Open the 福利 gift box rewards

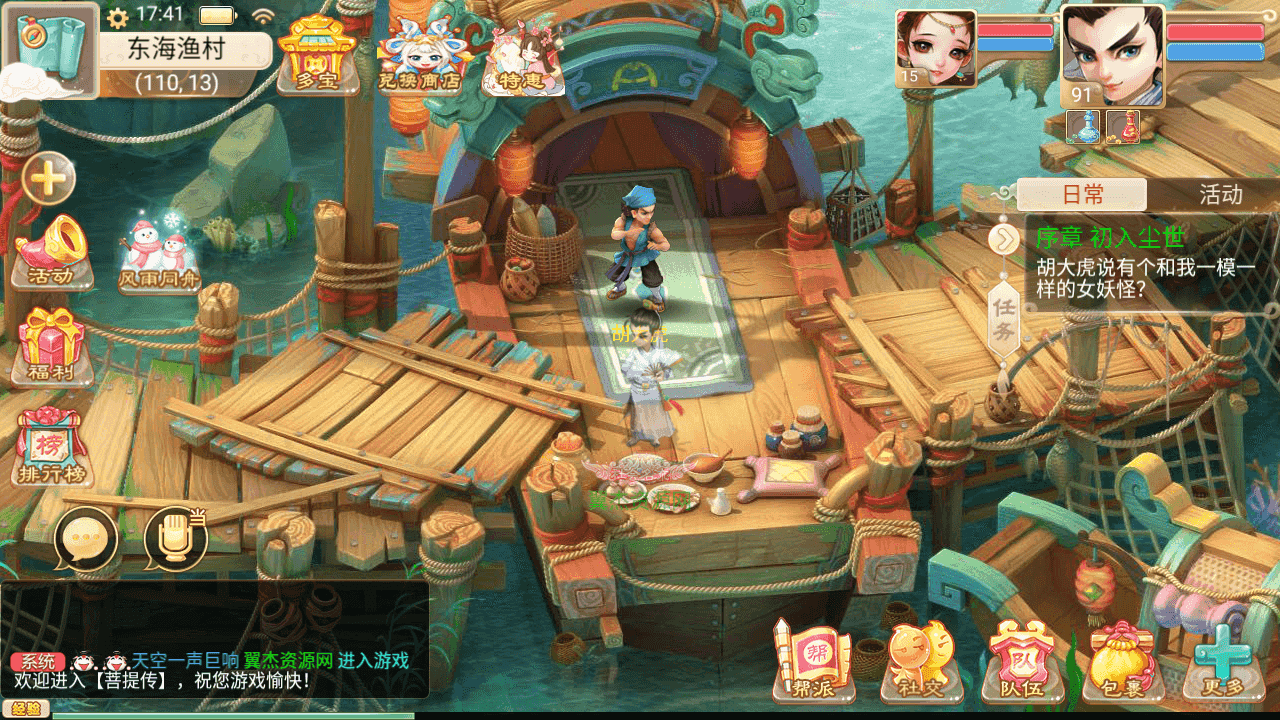coord(52,345)
